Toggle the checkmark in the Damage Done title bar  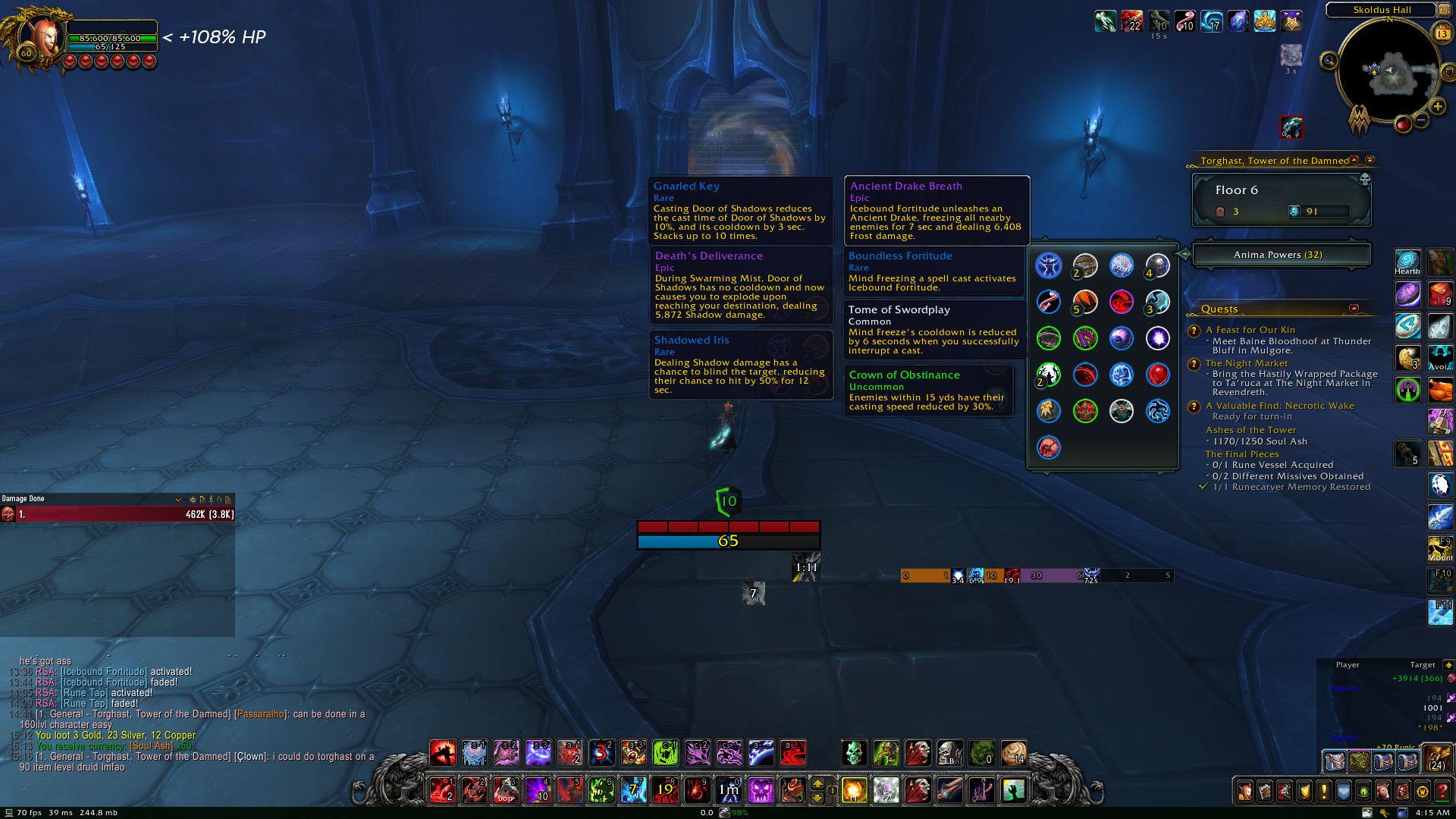point(179,500)
